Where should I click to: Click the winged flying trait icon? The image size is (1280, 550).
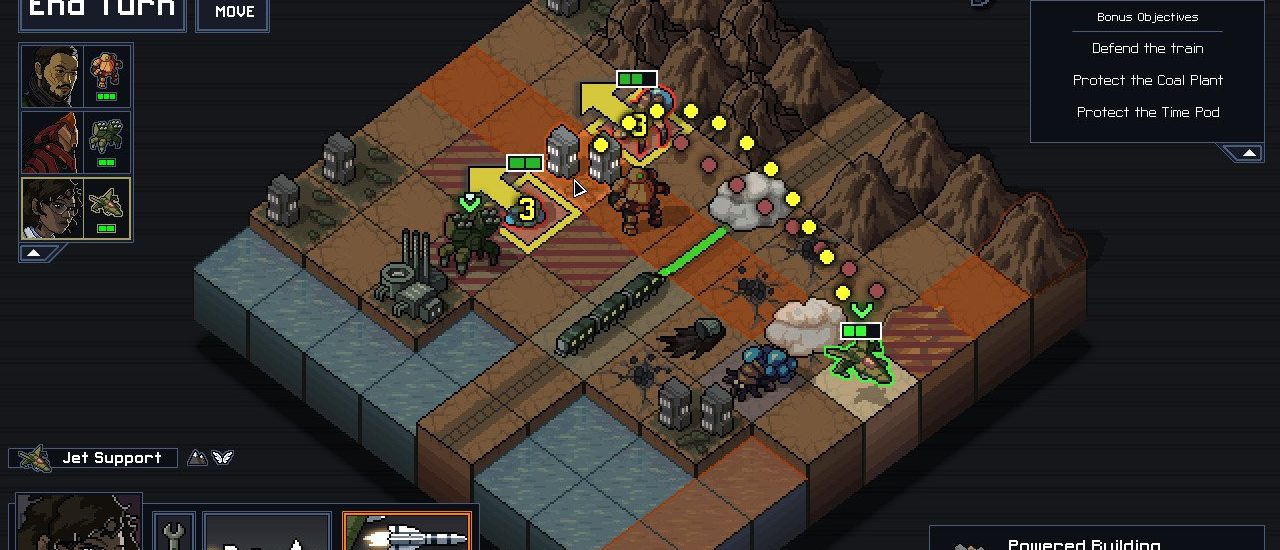click(x=222, y=458)
